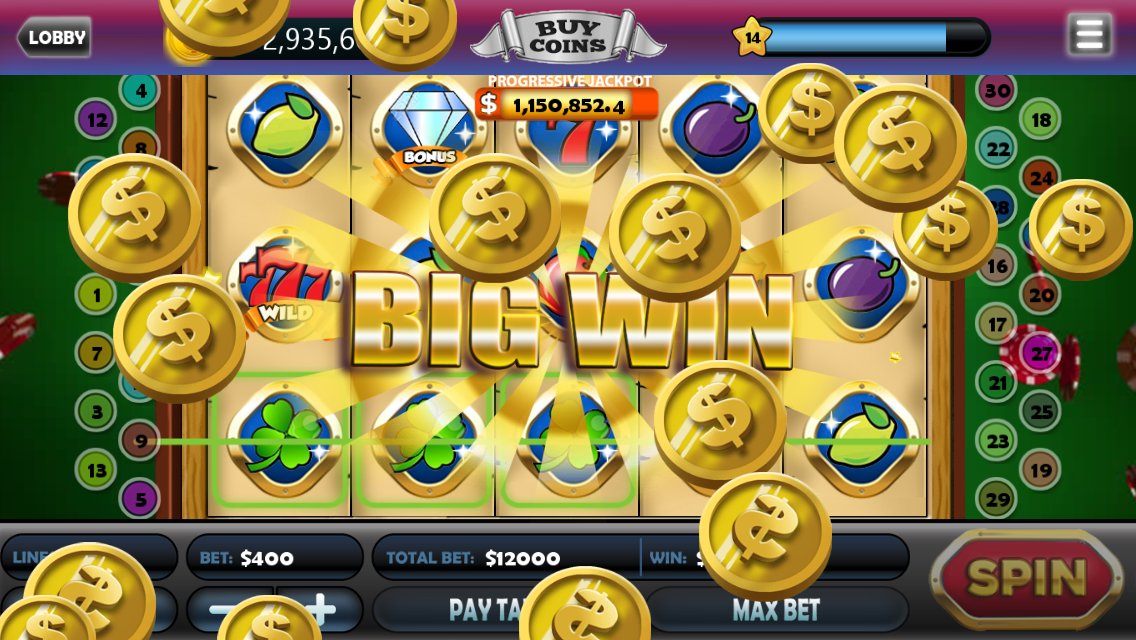This screenshot has width=1136, height=640.
Task: Highlight payline 13
Action: click(97, 470)
